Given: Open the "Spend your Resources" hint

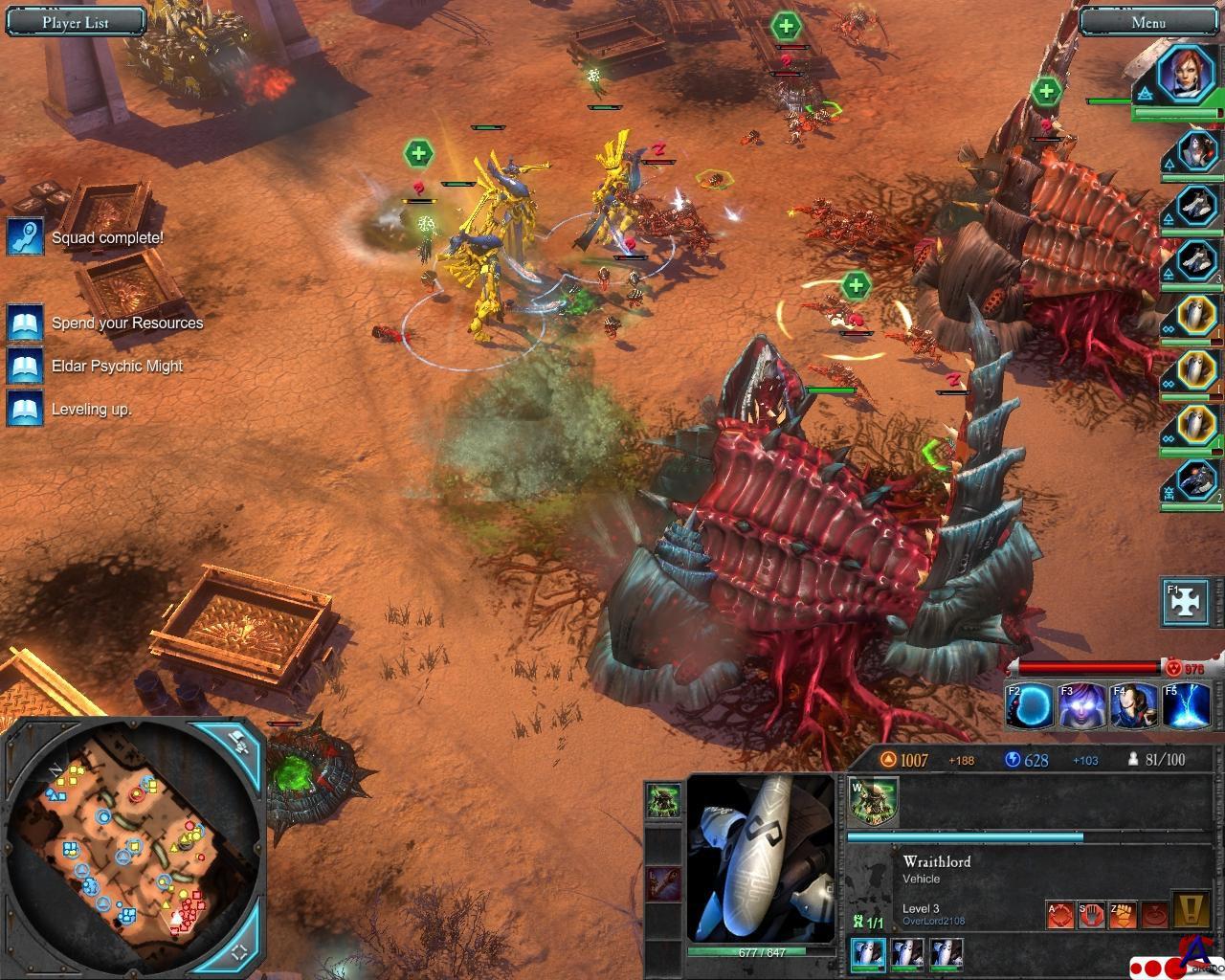Looking at the screenshot, I should (x=126, y=323).
